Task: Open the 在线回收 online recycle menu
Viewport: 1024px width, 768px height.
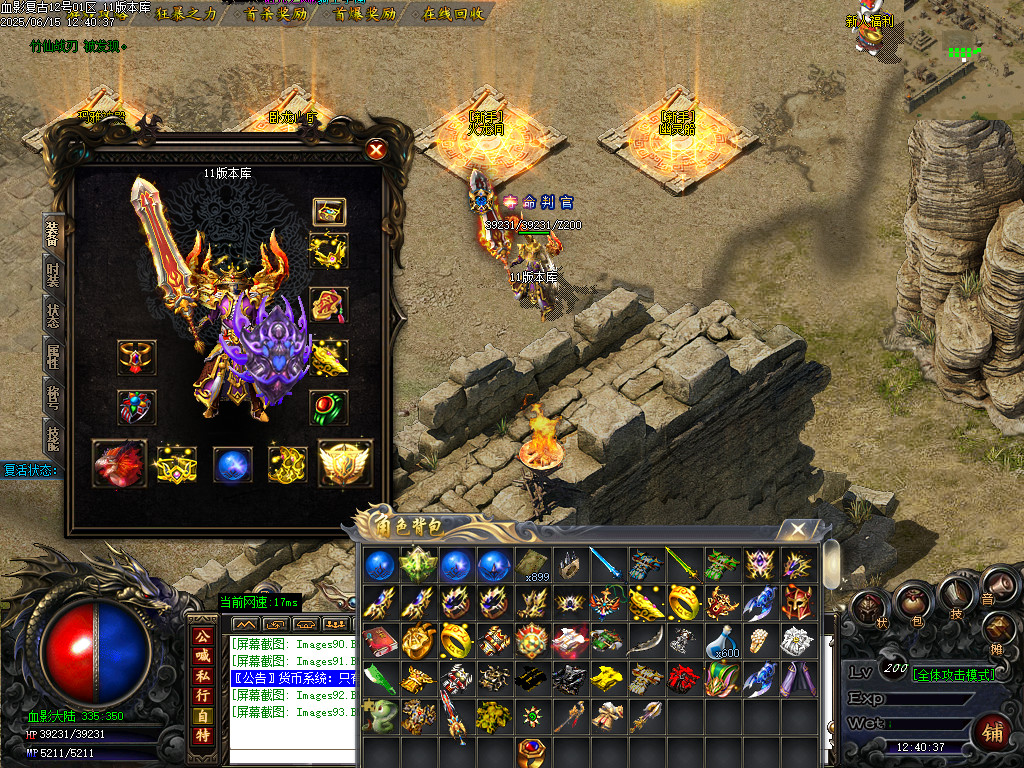Action: point(453,14)
